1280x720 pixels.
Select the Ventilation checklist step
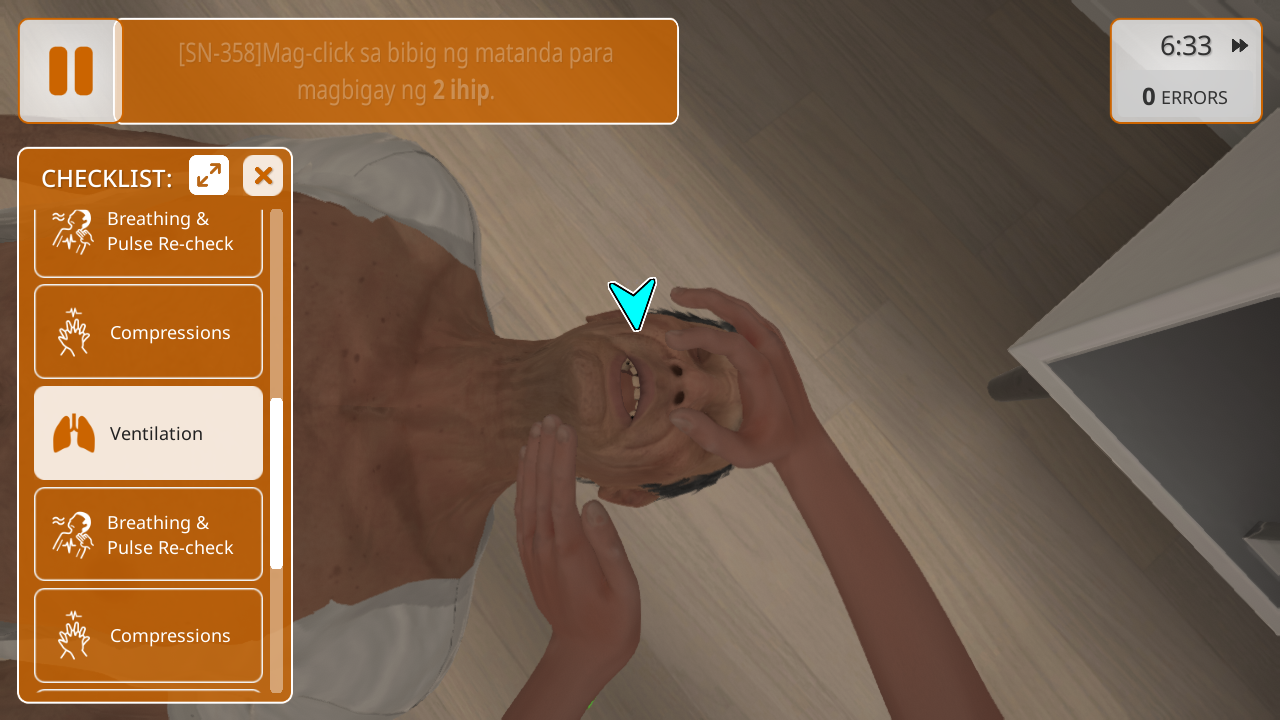click(148, 433)
